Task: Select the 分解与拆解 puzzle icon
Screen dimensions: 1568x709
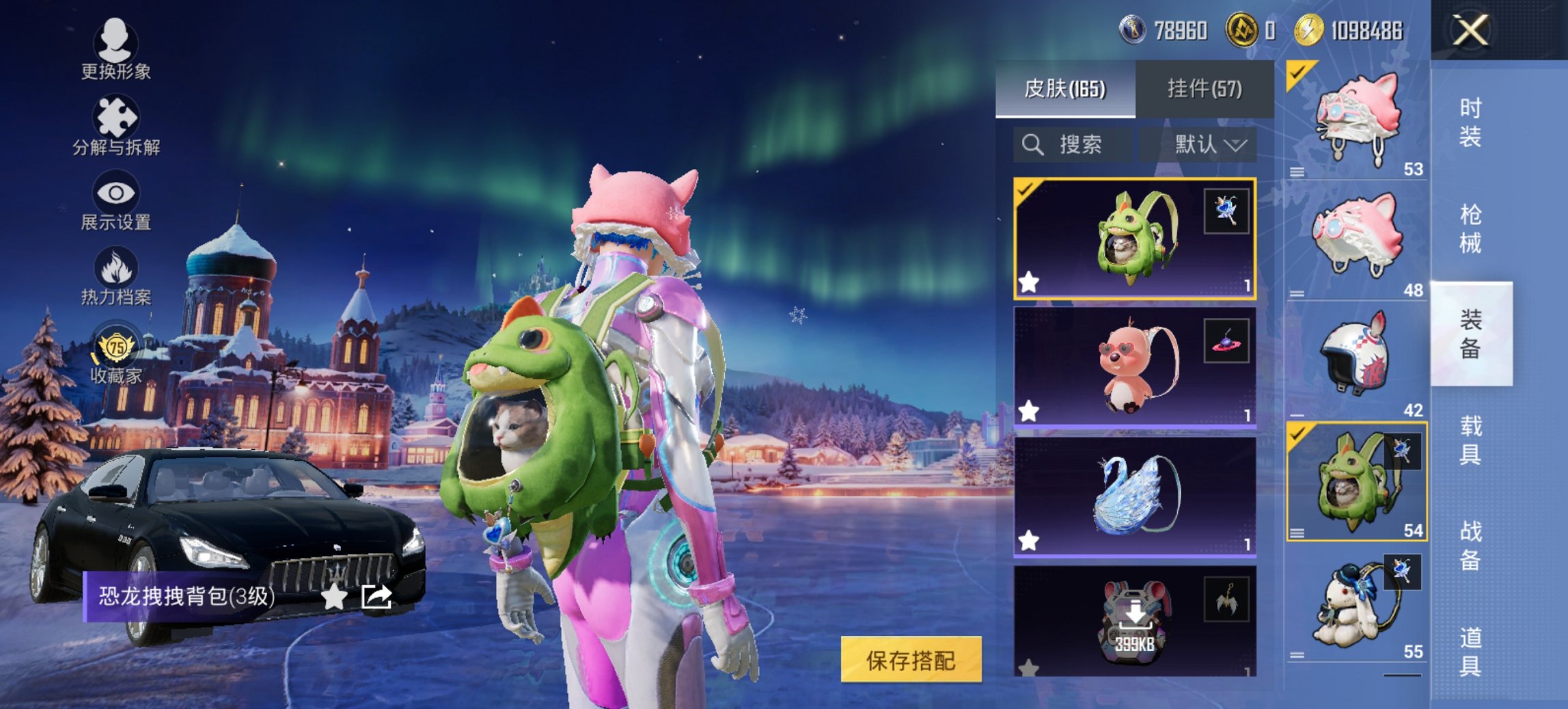Action: pyautogui.click(x=116, y=116)
